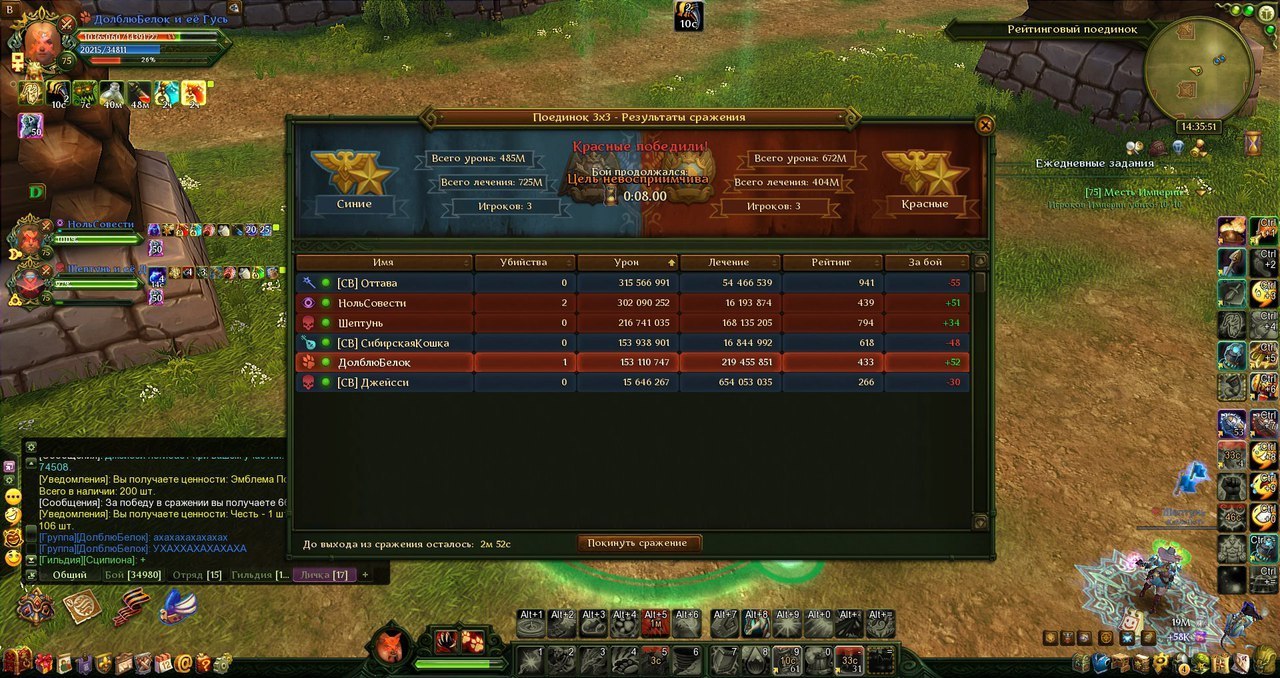1280x678 pixels.
Task: Sort results by Лечение column header
Action: (x=728, y=262)
